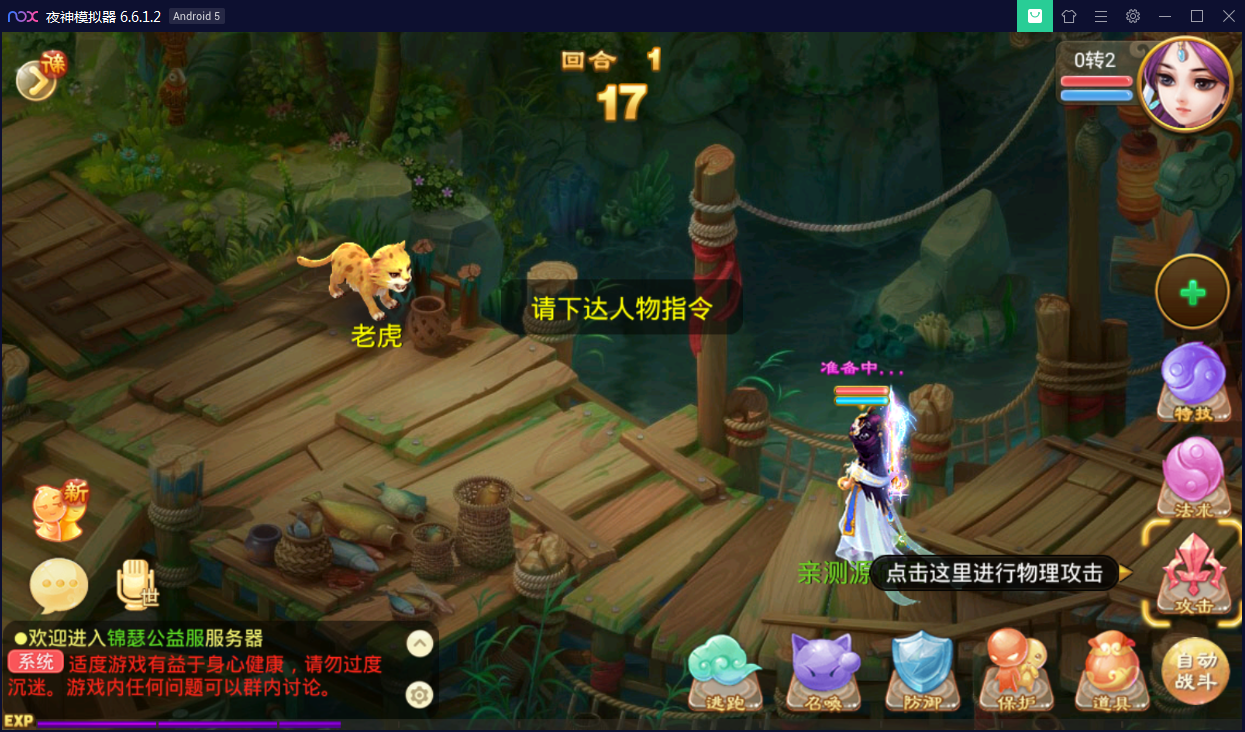This screenshot has height=732, width=1245.
Task: Open chat settings gear
Action: (420, 695)
